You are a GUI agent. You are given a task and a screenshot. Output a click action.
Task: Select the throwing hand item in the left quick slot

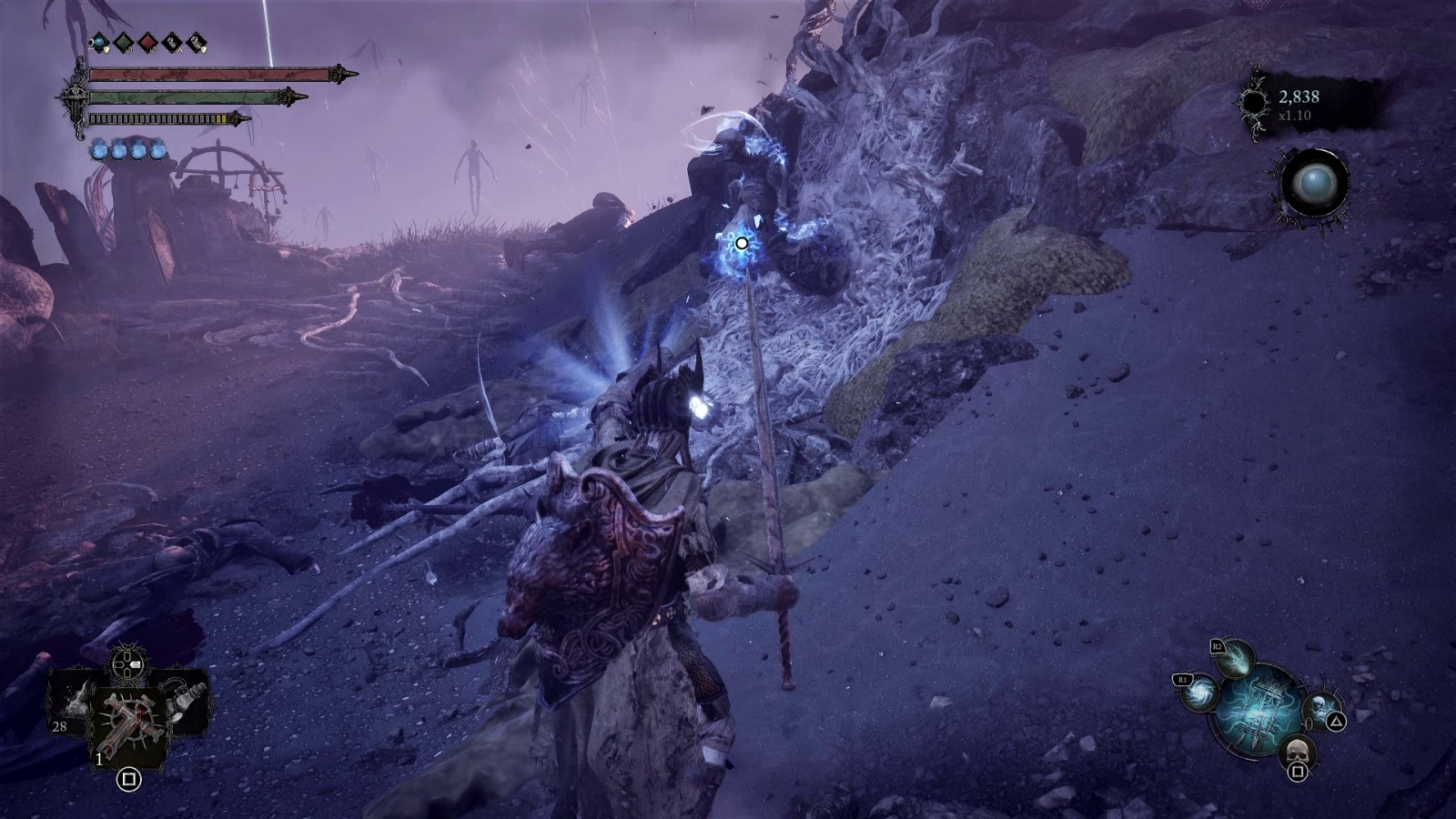click(73, 703)
